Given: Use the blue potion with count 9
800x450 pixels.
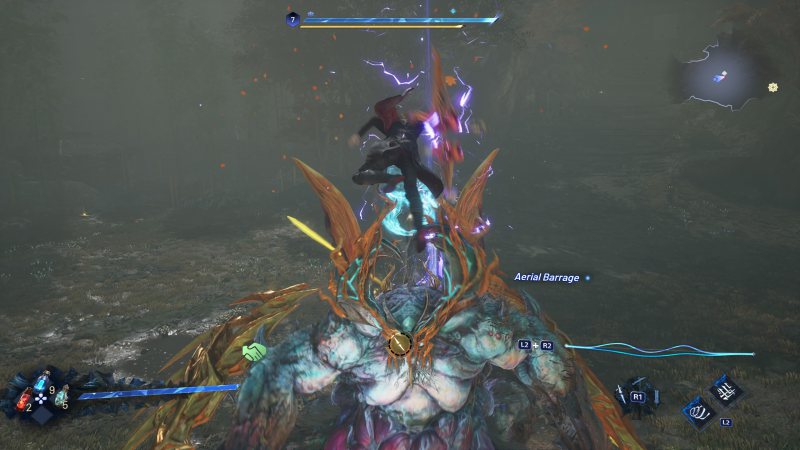Looking at the screenshot, I should tap(41, 385).
